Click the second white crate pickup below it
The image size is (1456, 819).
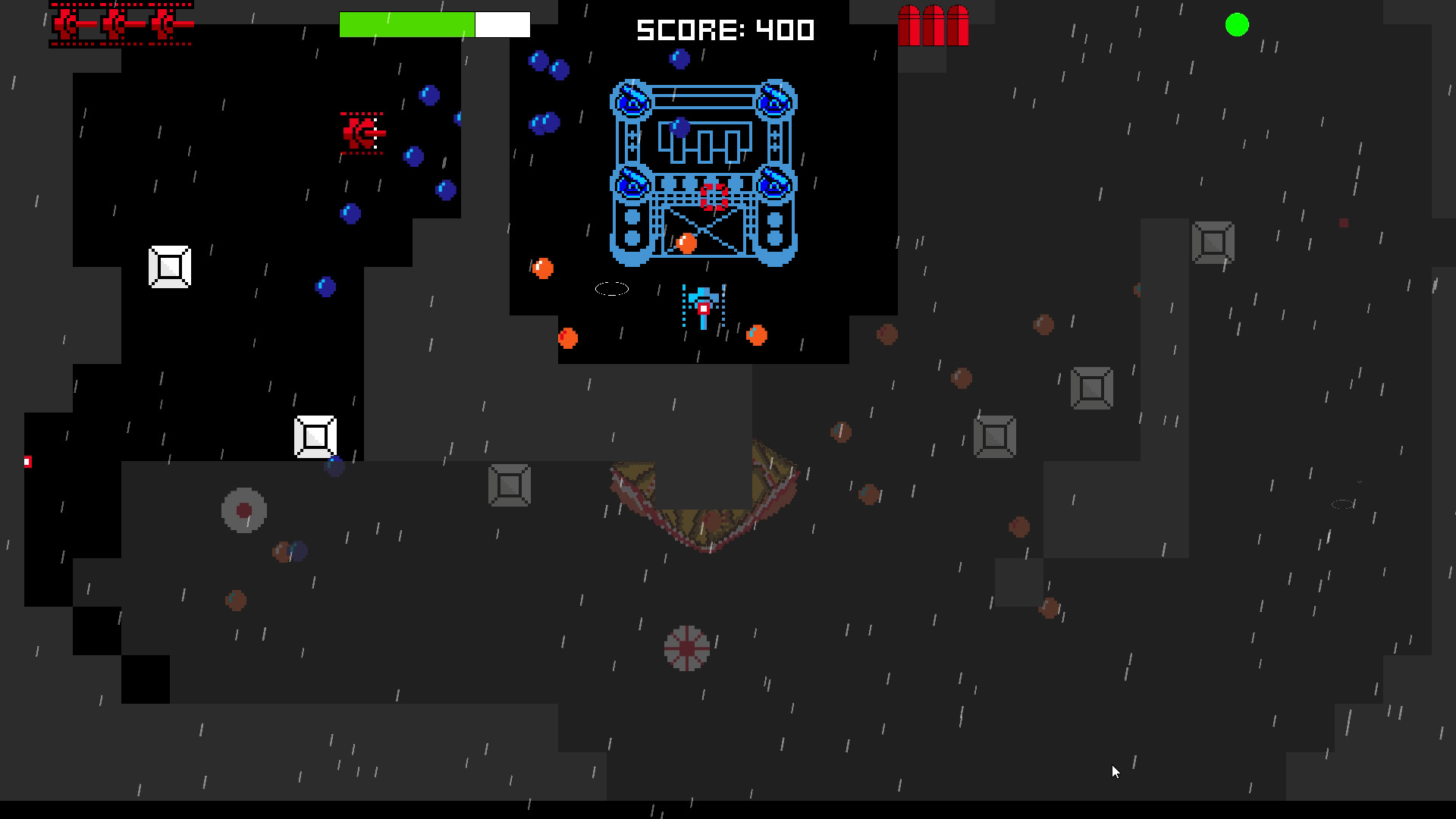[315, 436]
